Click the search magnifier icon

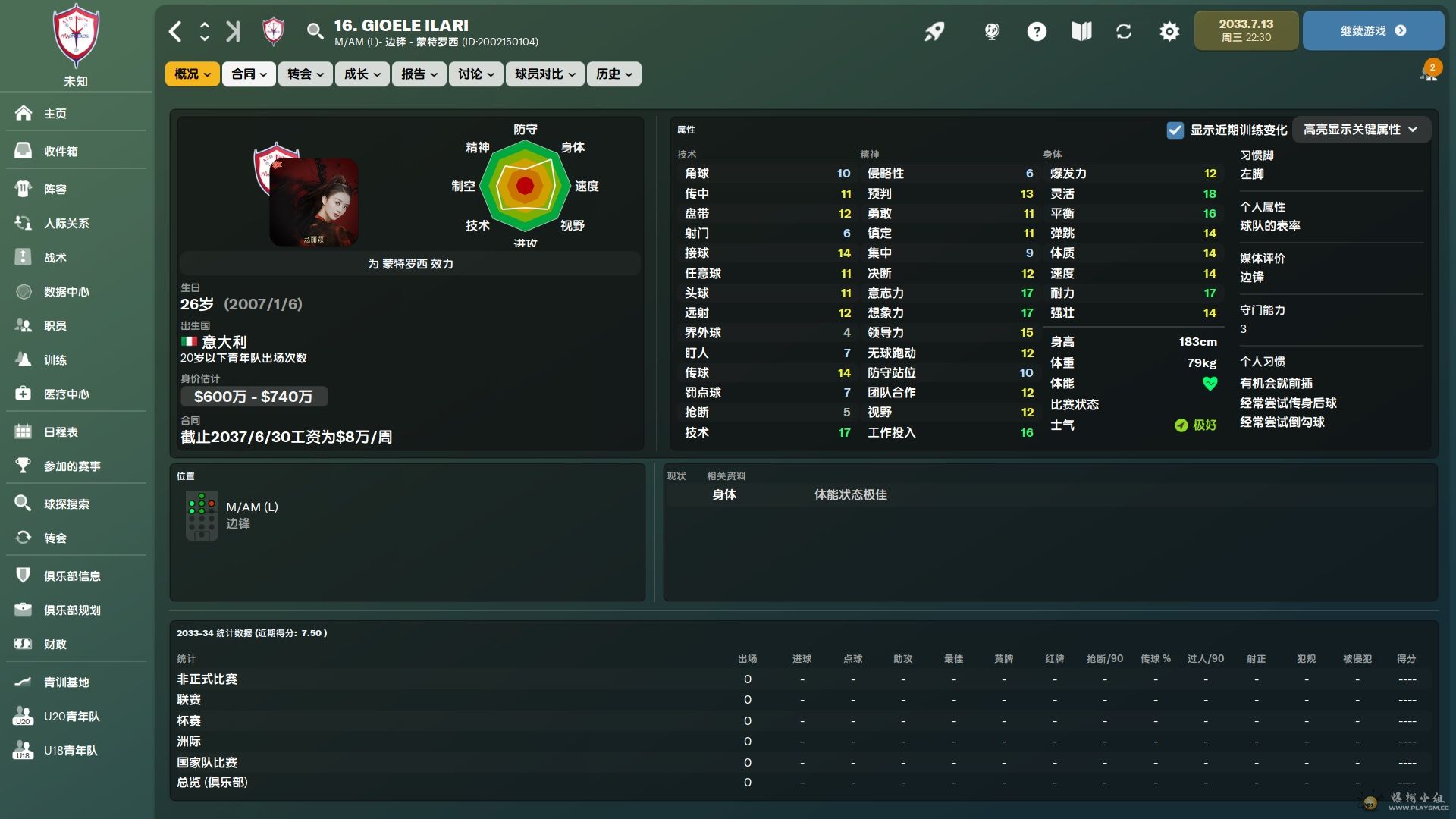tap(314, 31)
